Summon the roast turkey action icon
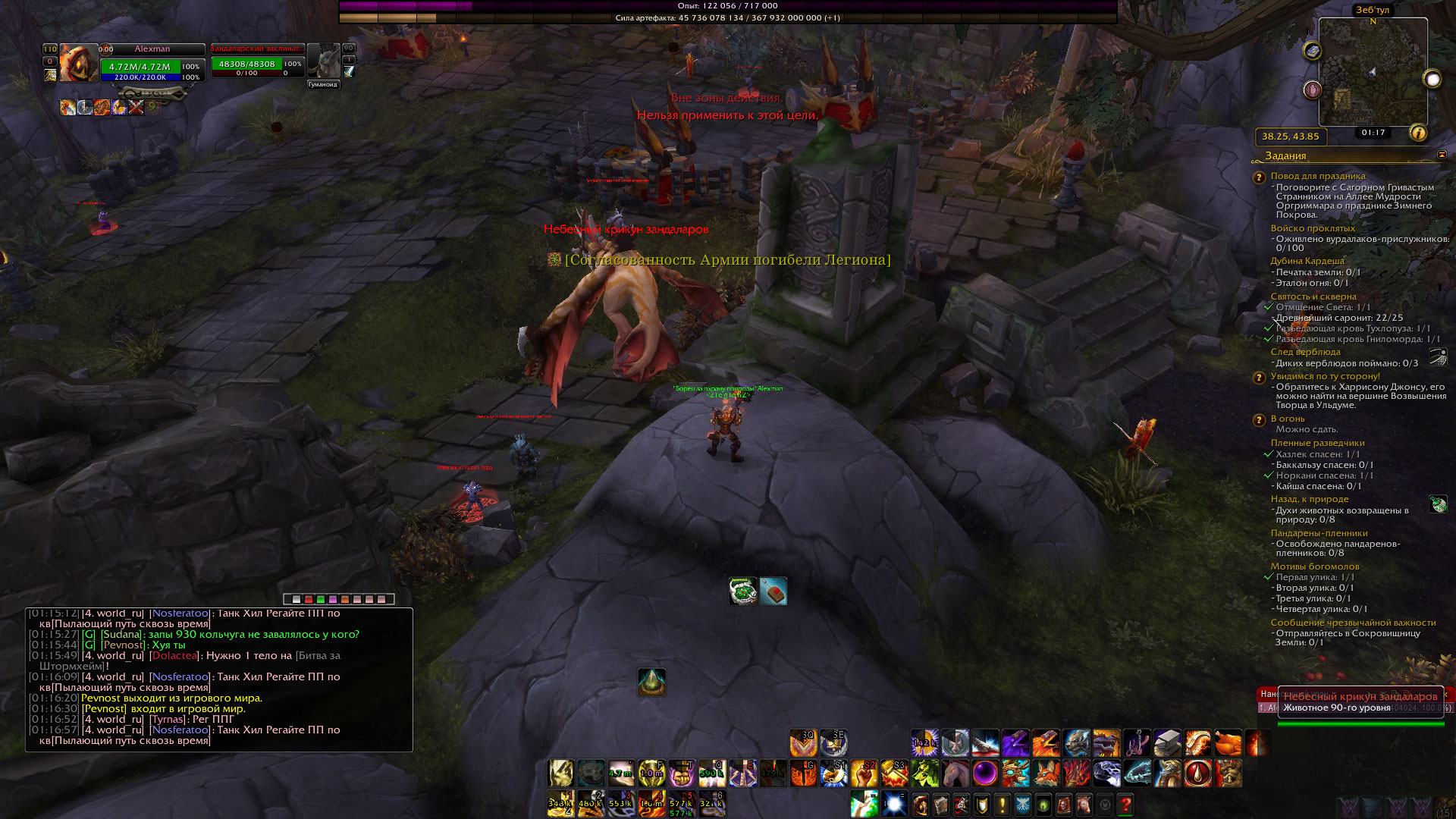Screen dimensions: 1456x819 click(1228, 743)
